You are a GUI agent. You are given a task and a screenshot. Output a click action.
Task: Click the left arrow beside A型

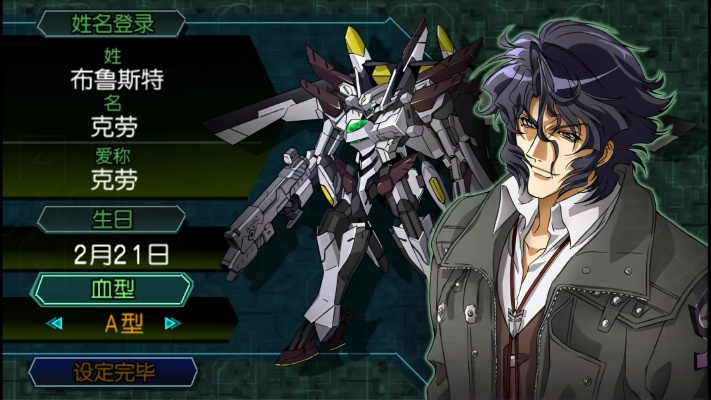(x=56, y=323)
